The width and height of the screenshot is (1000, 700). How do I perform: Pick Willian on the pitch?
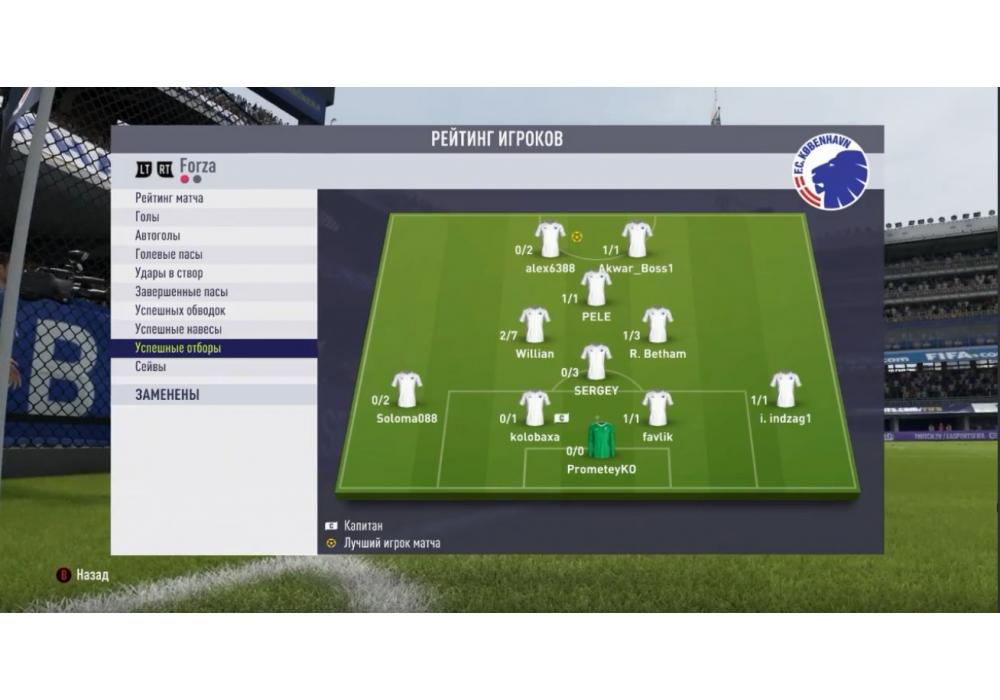535,325
